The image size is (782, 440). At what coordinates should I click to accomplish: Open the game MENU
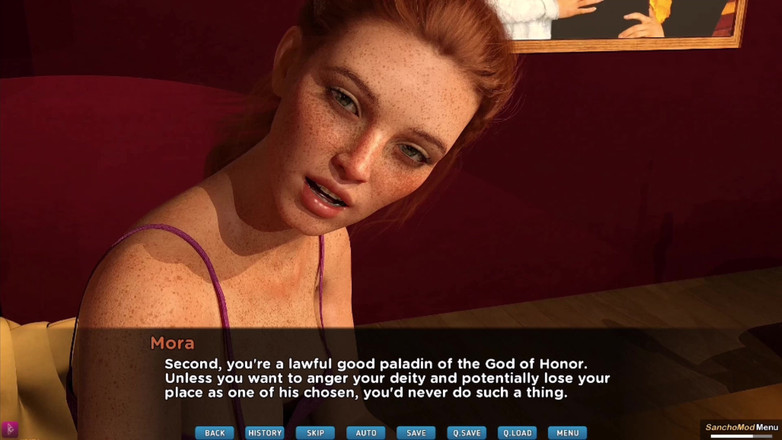pos(567,433)
